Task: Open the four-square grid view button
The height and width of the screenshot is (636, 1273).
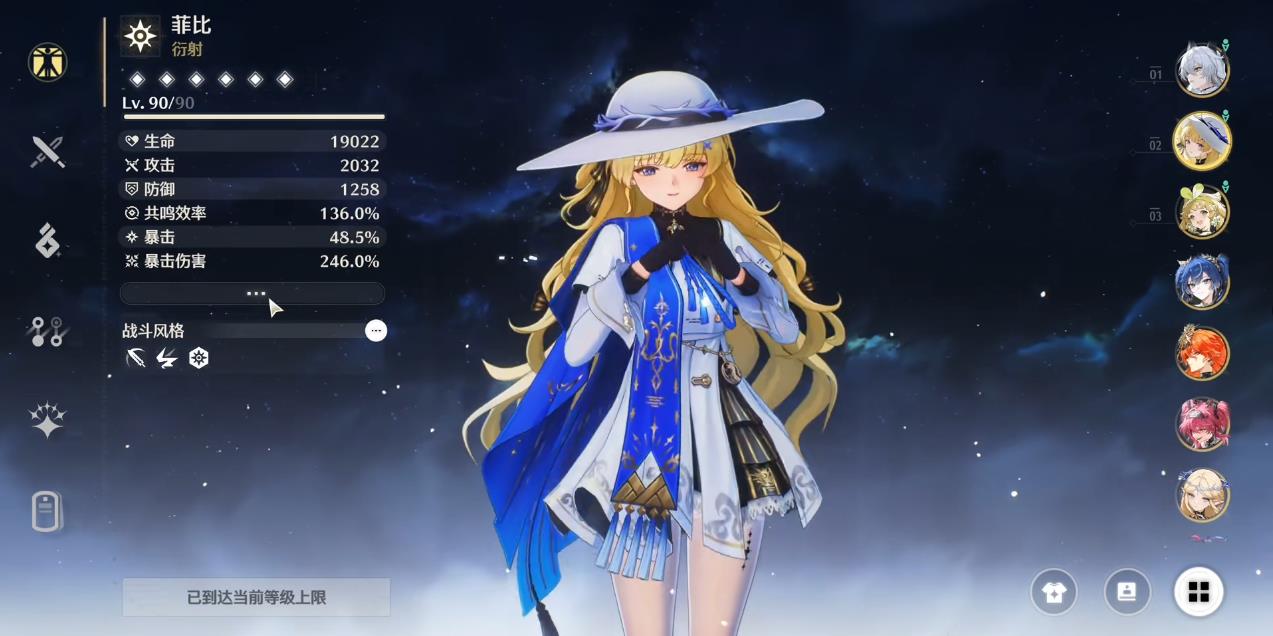Action: coord(1199,592)
